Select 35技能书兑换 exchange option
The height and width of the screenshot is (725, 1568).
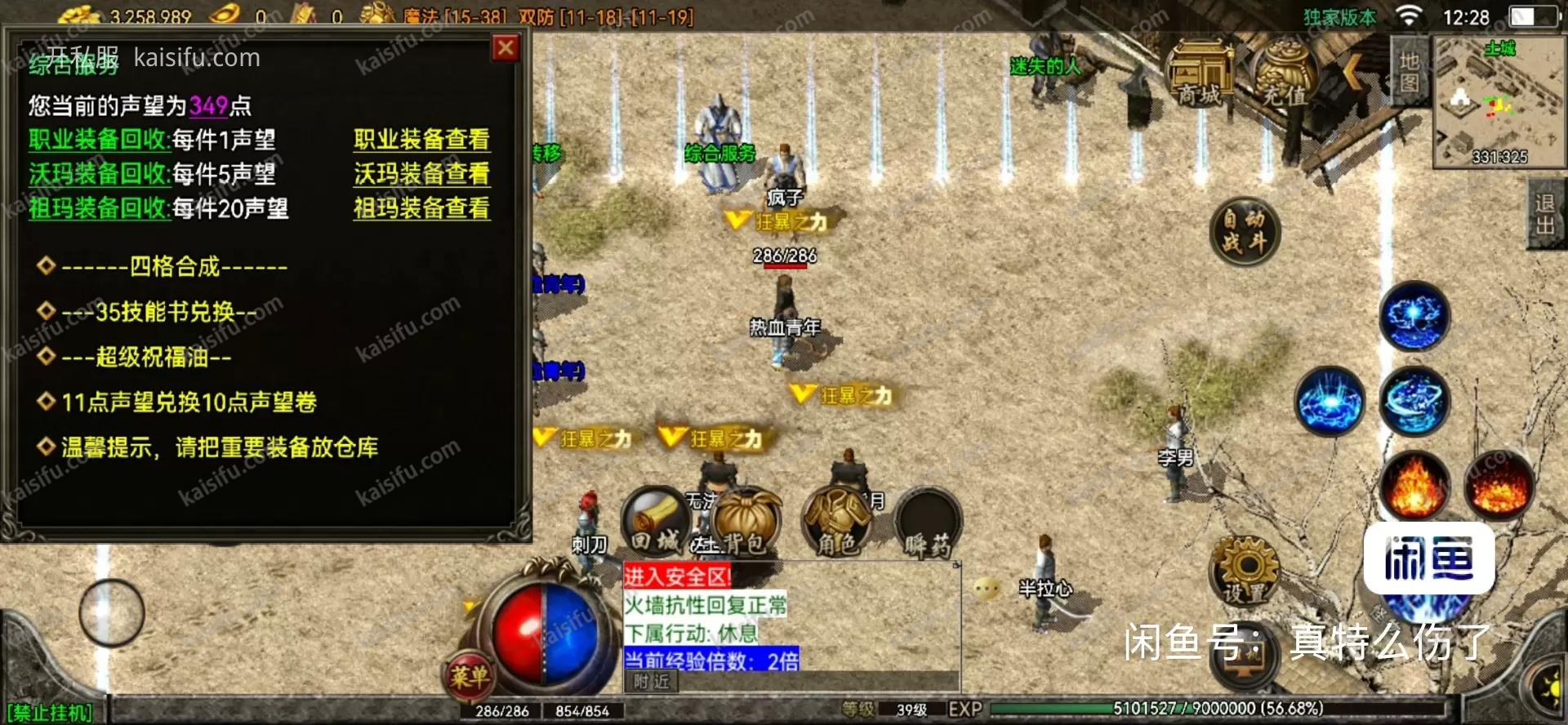159,312
